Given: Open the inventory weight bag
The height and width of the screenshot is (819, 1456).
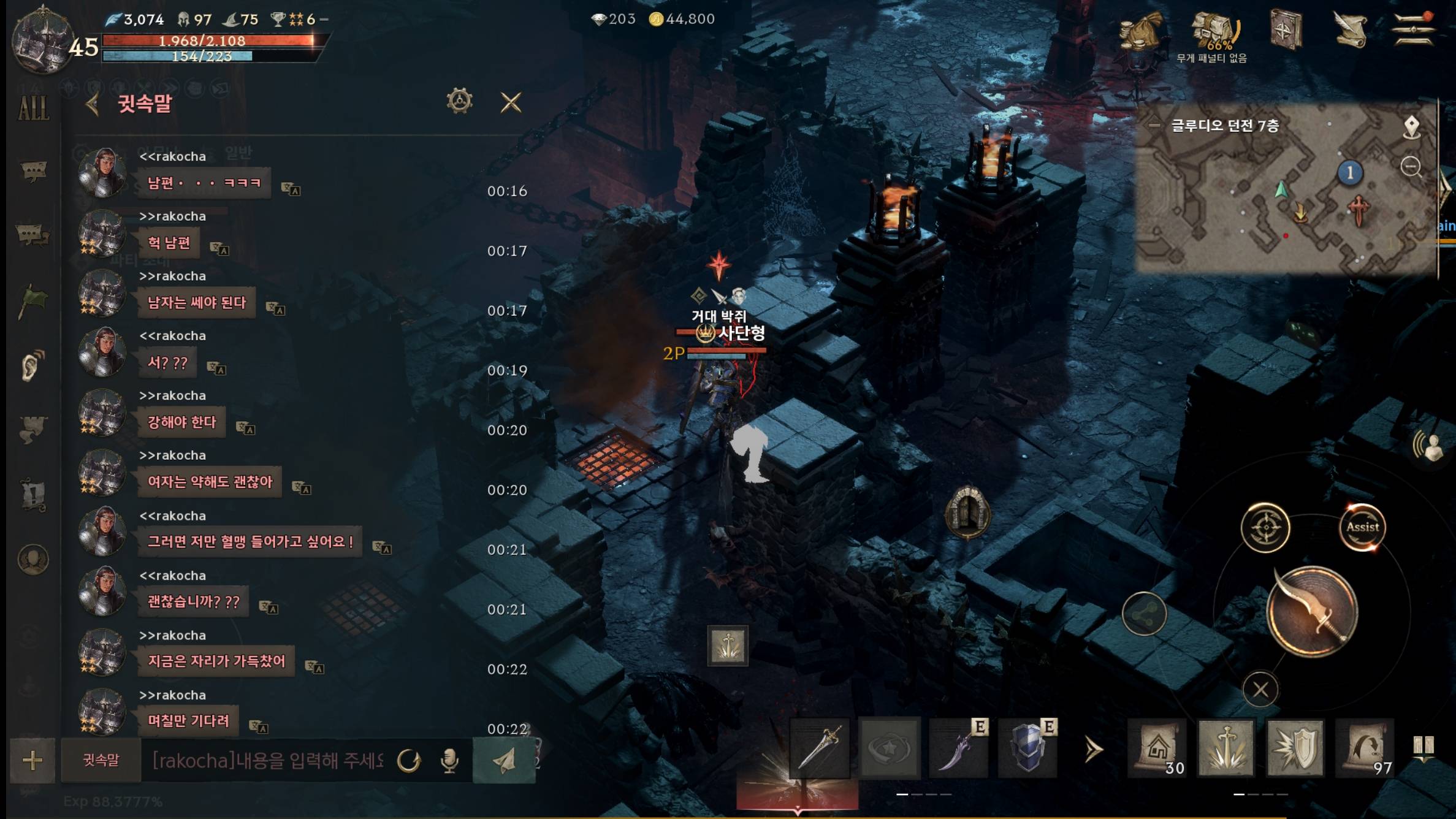Looking at the screenshot, I should pos(1214,32).
